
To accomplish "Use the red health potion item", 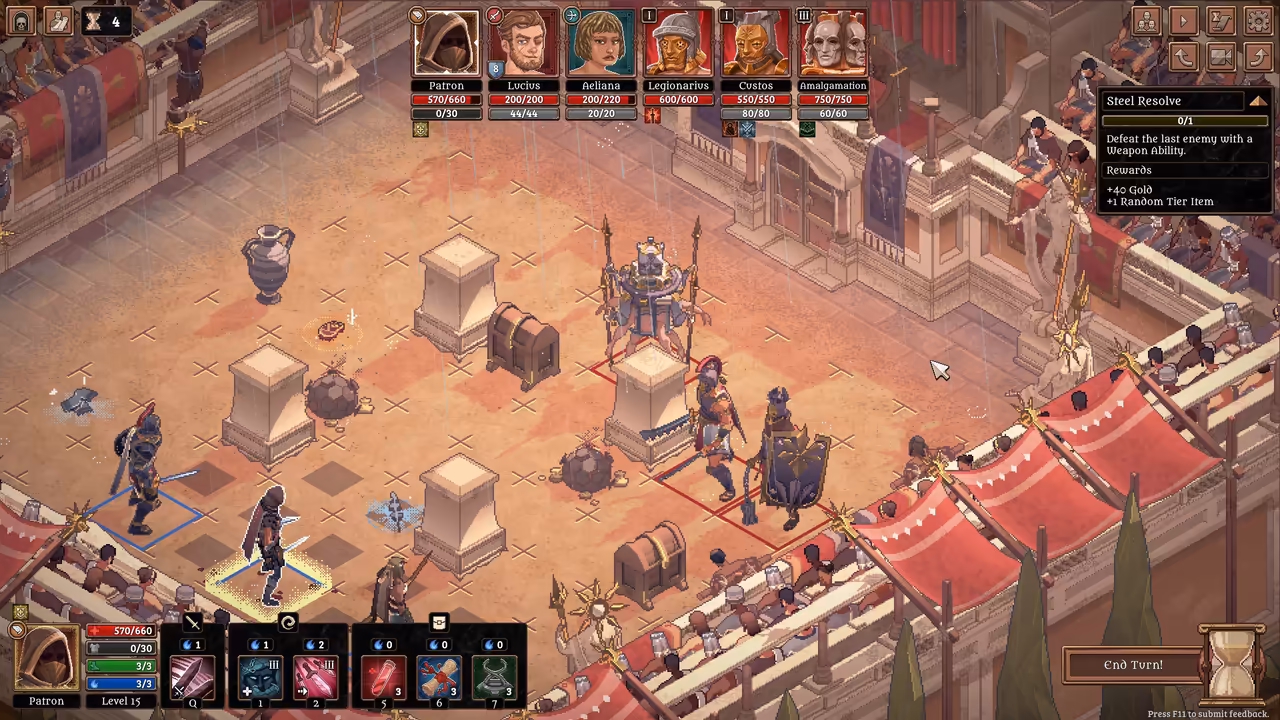I will [x=383, y=677].
